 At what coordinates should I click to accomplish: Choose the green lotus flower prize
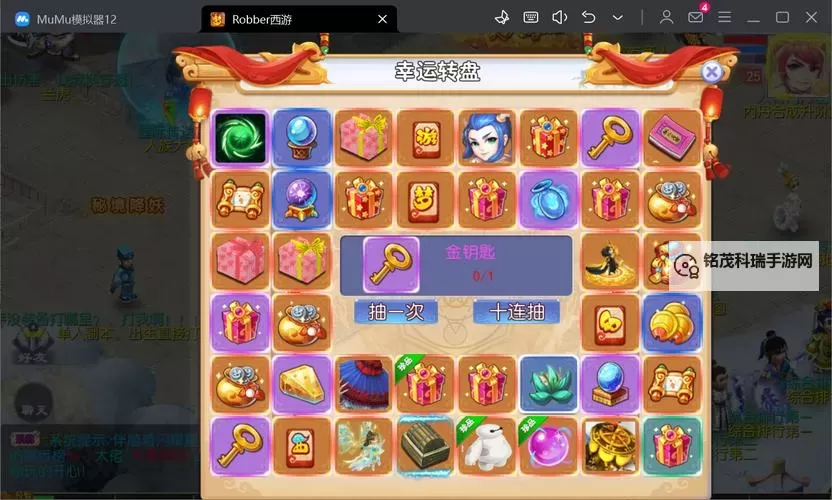(548, 385)
